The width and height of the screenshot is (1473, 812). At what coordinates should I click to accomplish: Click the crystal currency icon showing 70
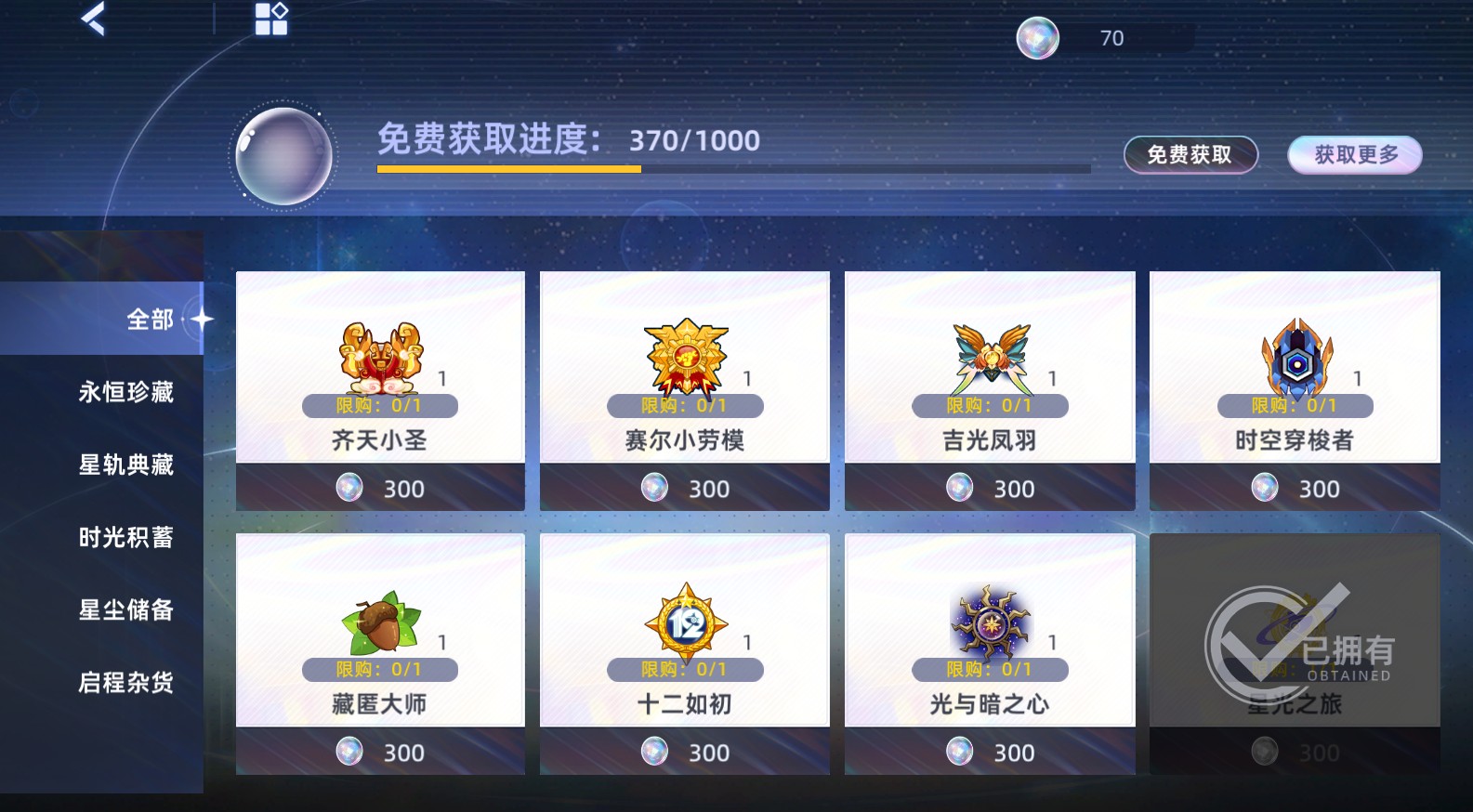(x=1041, y=37)
